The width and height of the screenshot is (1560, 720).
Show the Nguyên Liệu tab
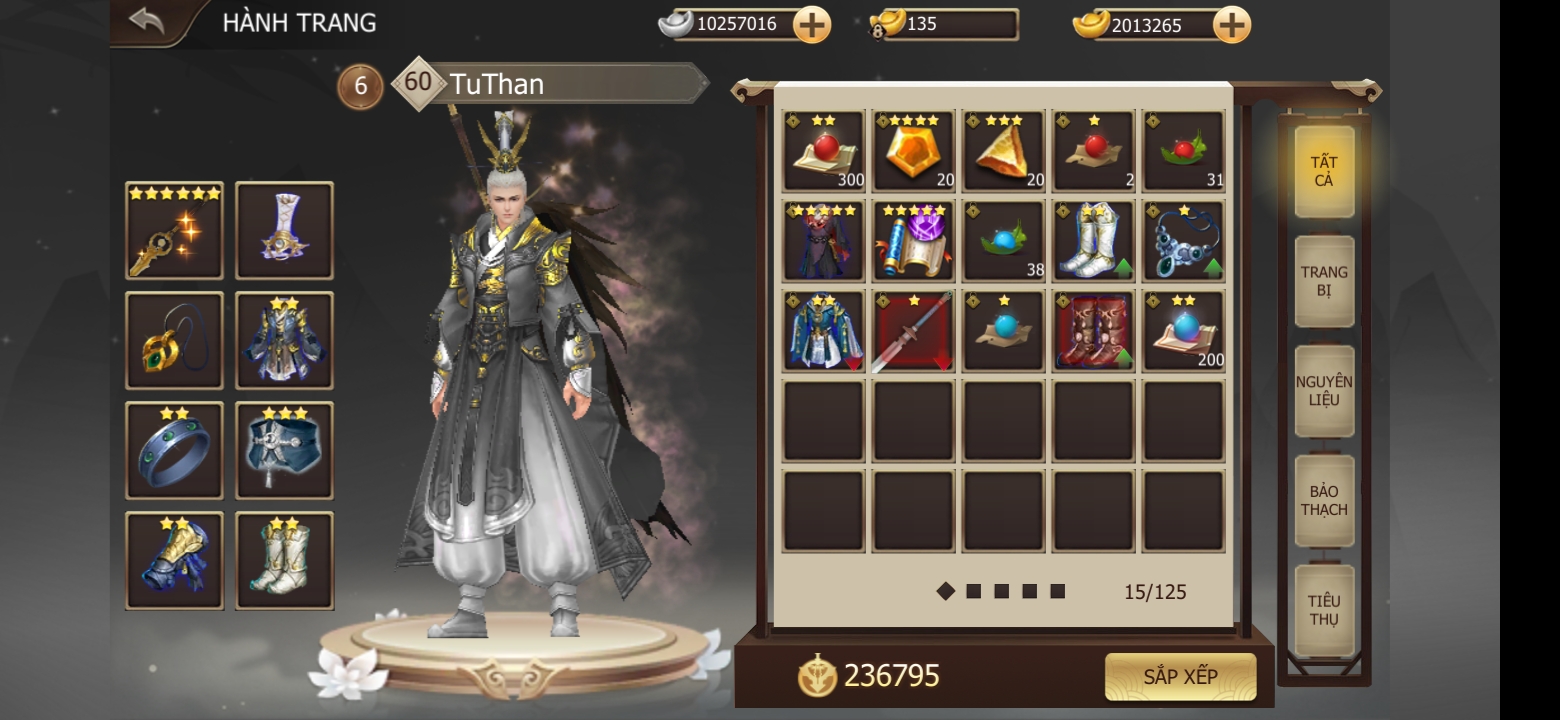point(1324,391)
